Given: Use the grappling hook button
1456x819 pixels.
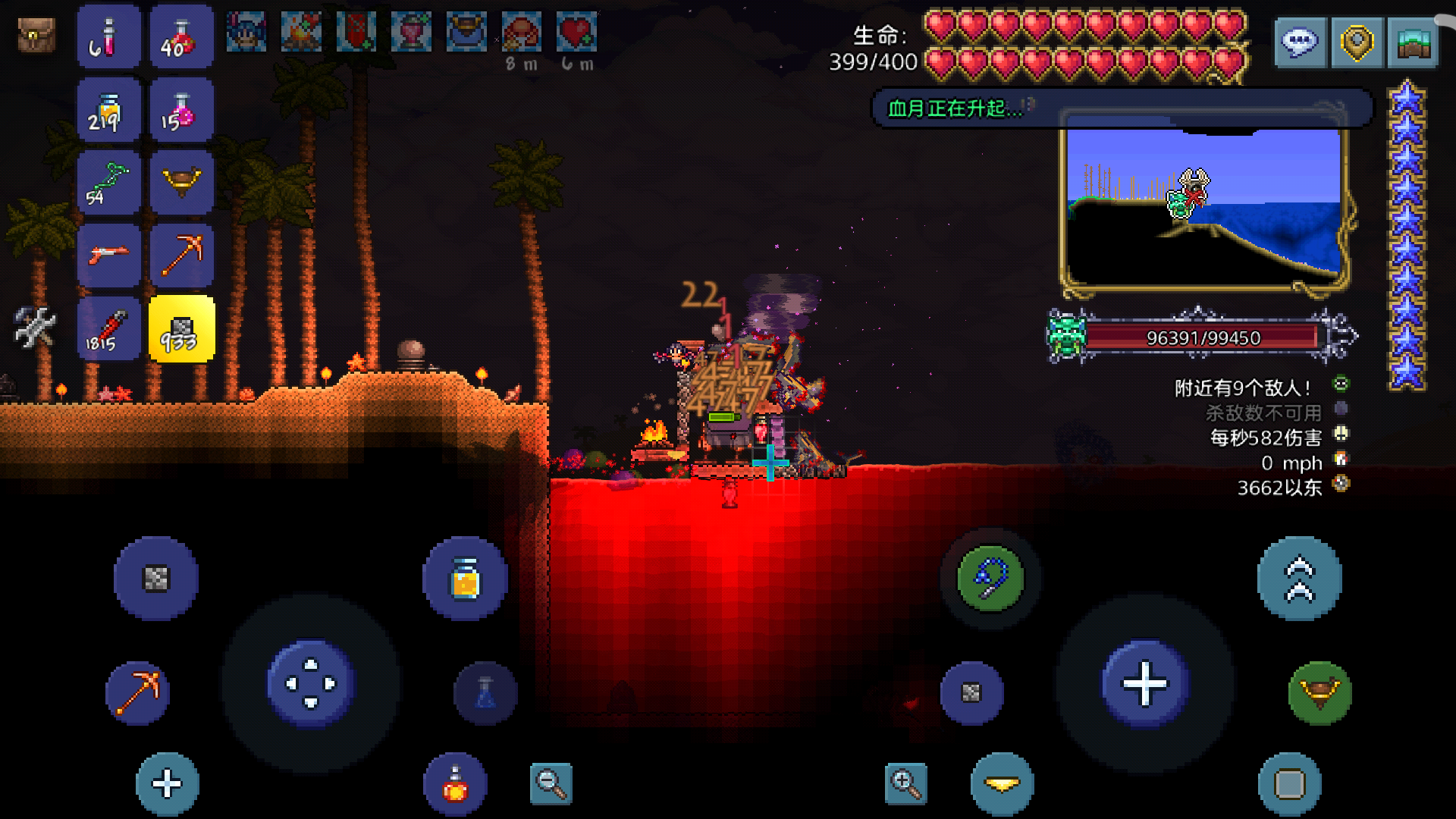Looking at the screenshot, I should (x=990, y=579).
